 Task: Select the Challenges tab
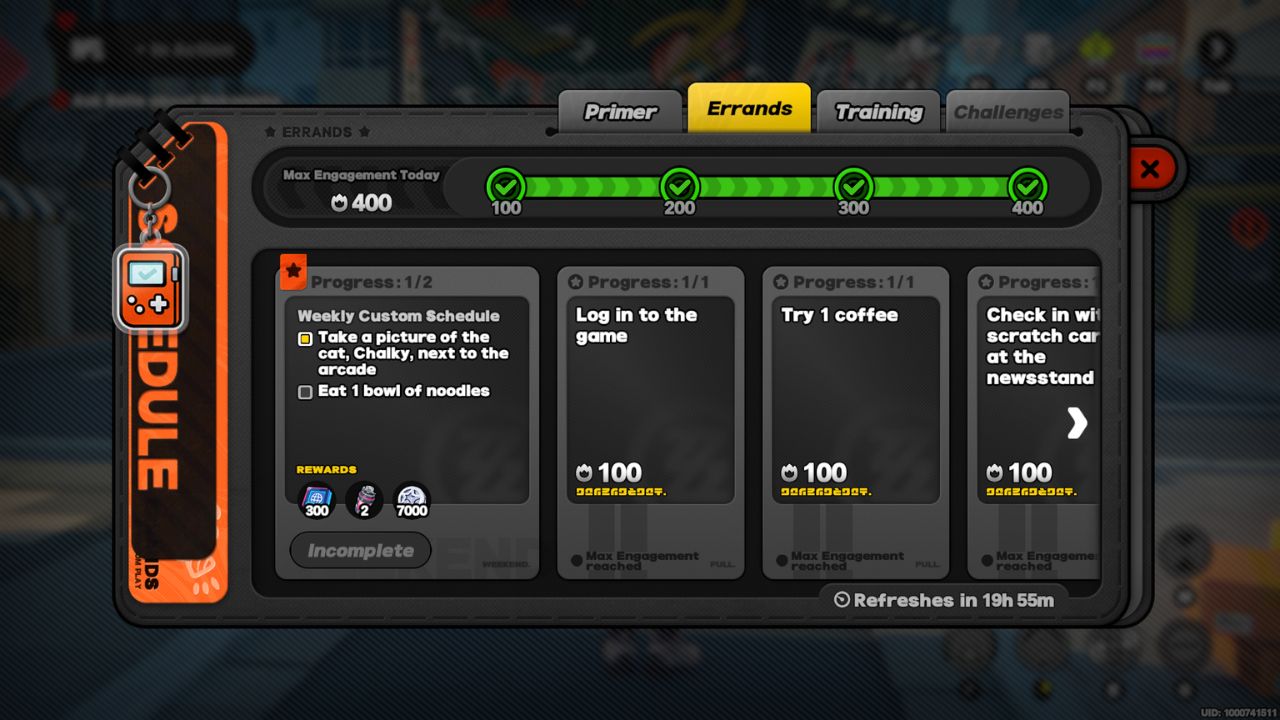tap(1008, 111)
